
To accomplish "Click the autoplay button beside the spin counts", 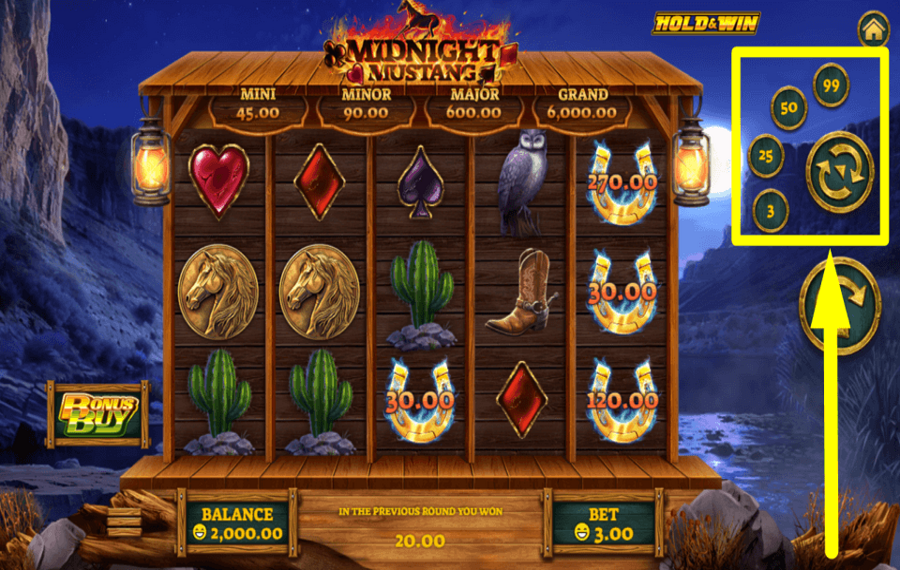I will pyautogui.click(x=839, y=172).
